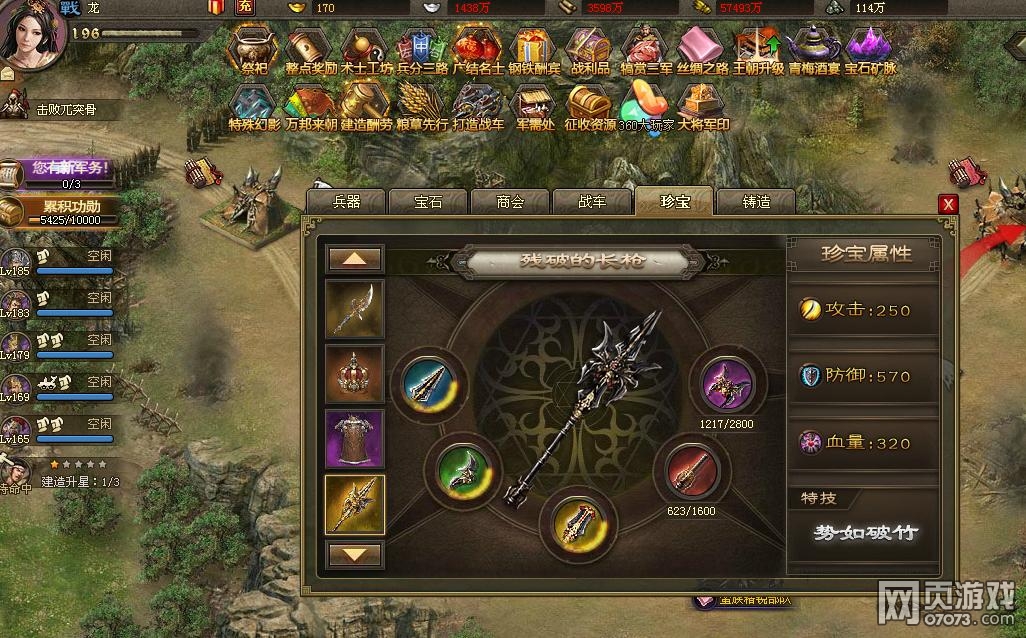The width and height of the screenshot is (1026, 638).
Task: Switch to the 战车 tab
Action: [x=591, y=201]
